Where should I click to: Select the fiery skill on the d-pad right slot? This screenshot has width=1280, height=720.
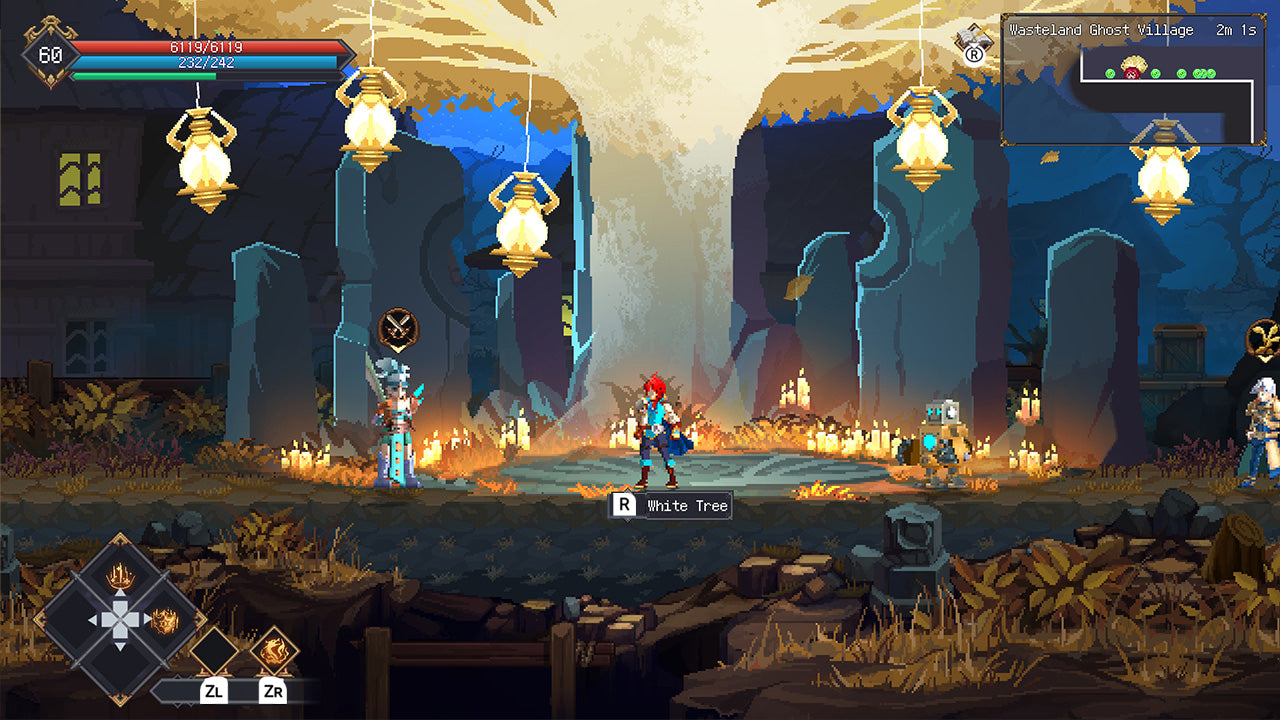click(x=164, y=620)
